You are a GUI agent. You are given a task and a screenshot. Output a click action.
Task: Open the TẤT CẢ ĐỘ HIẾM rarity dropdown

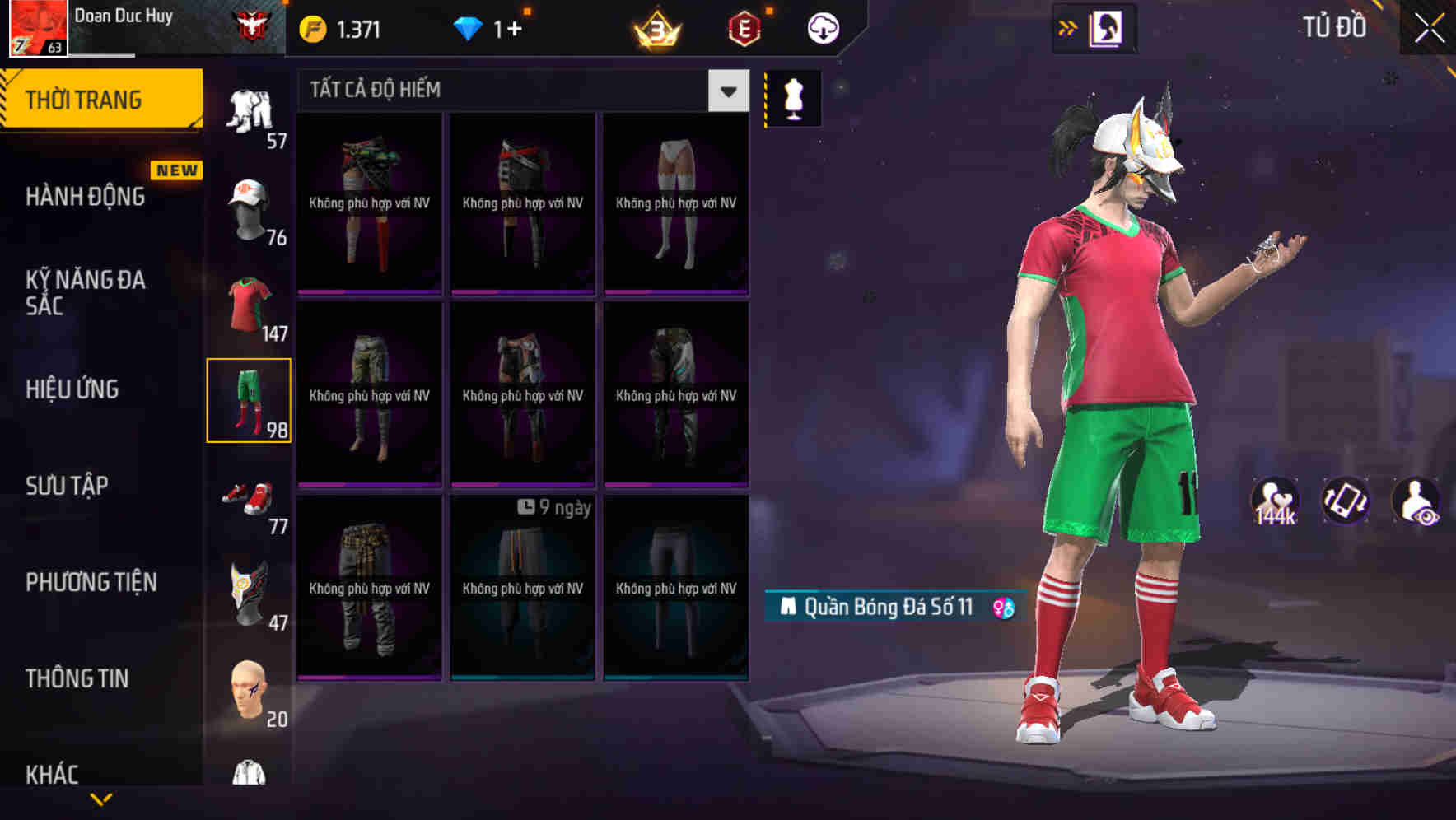[726, 91]
